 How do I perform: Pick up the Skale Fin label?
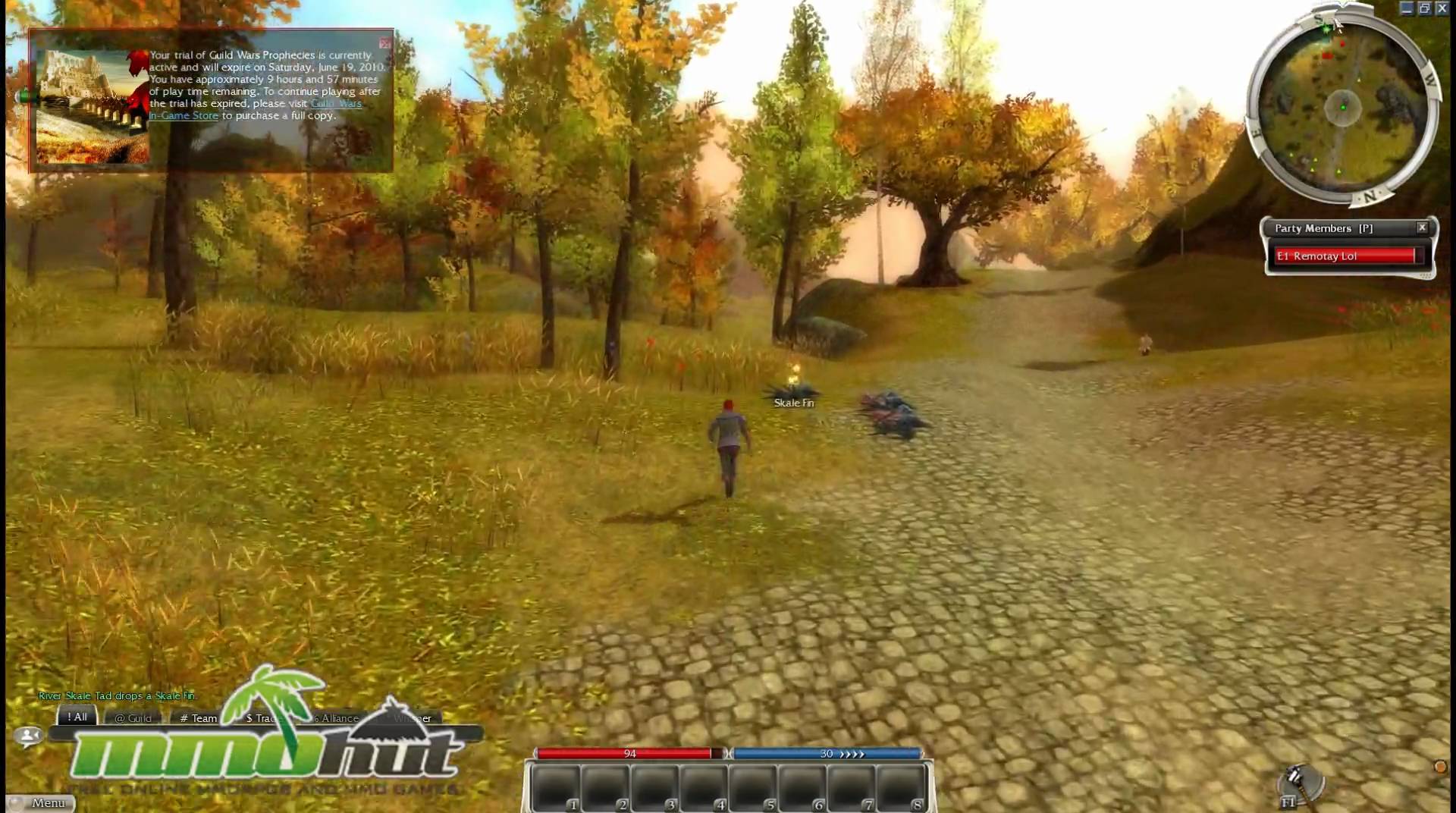(794, 403)
